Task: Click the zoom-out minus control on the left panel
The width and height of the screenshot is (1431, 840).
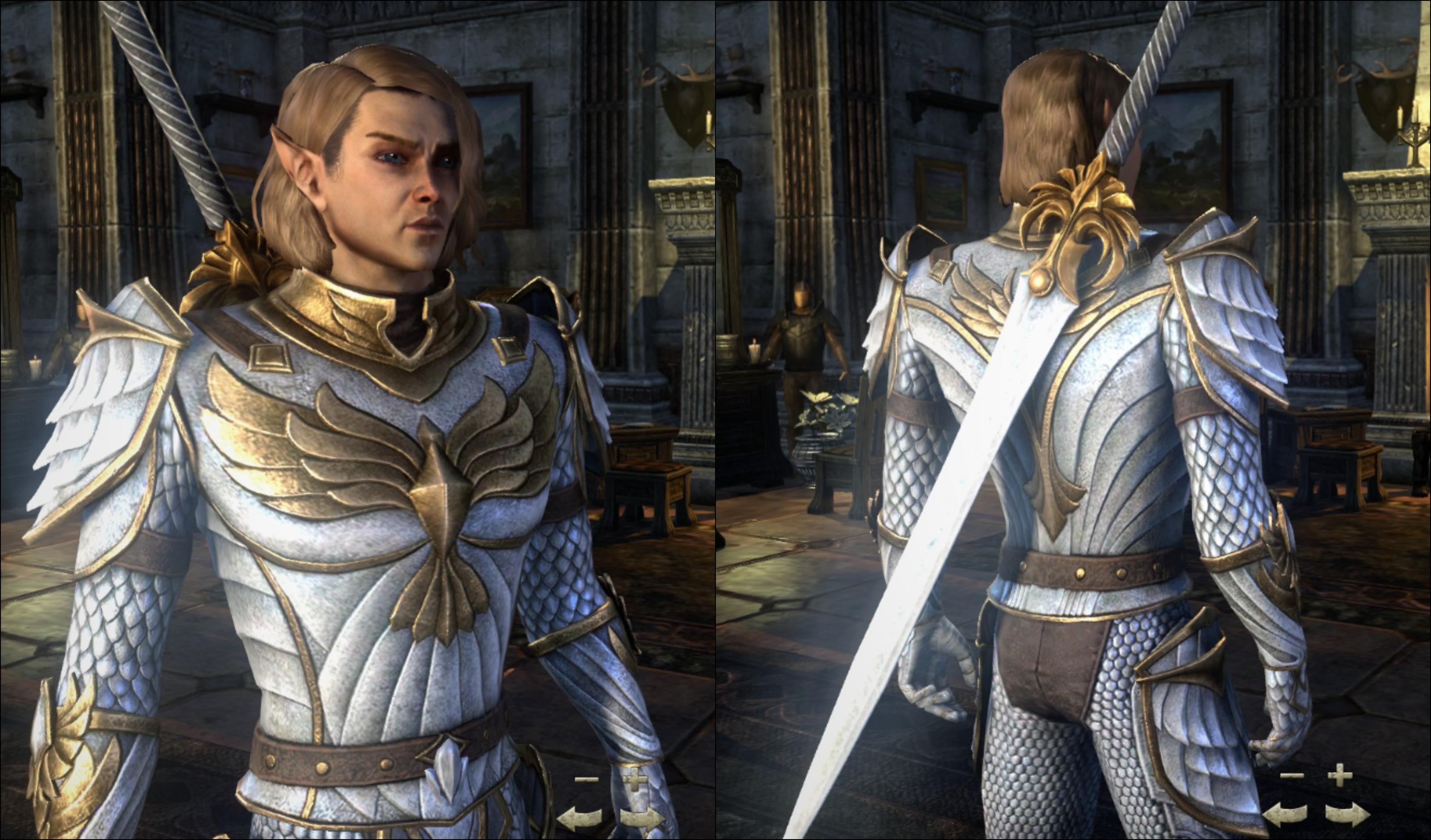Action: click(x=586, y=780)
